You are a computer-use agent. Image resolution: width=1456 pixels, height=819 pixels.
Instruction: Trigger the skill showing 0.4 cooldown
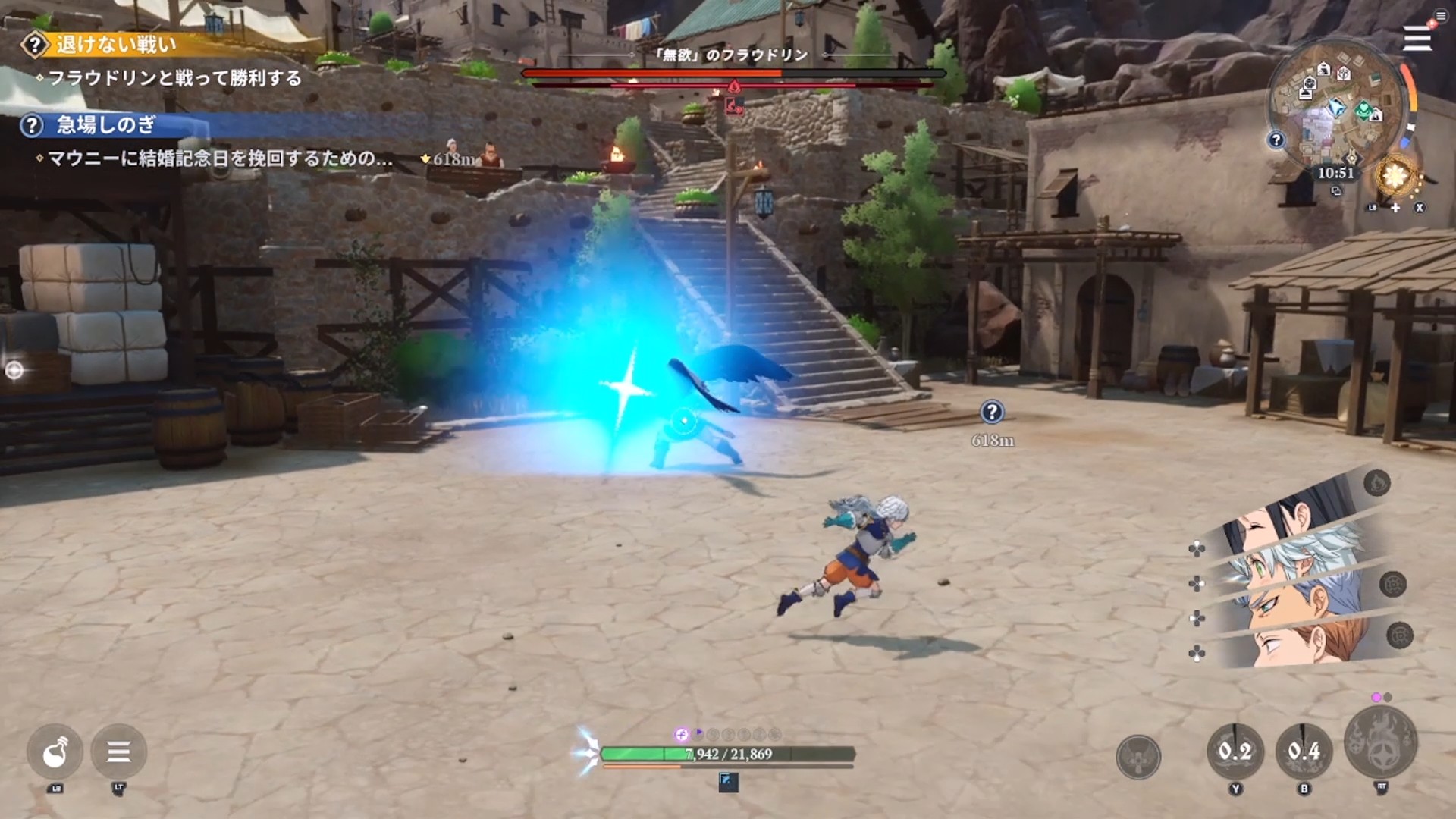[1304, 751]
